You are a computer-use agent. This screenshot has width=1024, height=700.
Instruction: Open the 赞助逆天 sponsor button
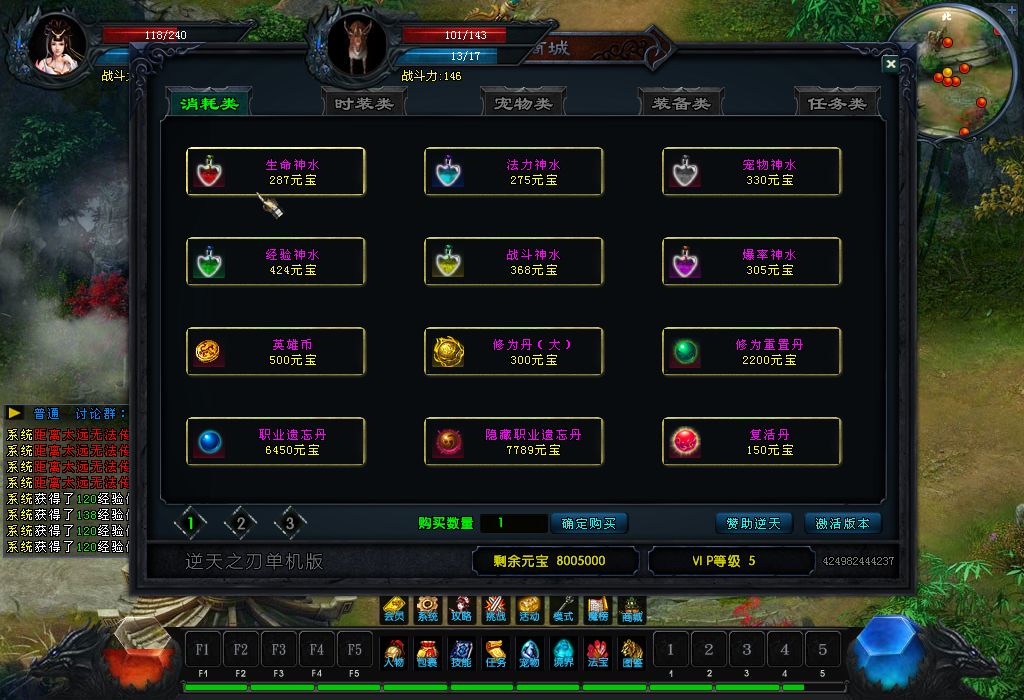point(753,523)
